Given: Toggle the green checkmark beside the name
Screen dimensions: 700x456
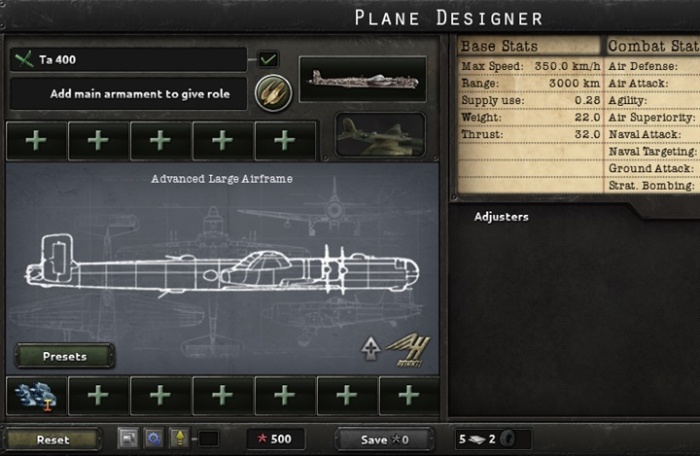Looking at the screenshot, I should pyautogui.click(x=268, y=59).
